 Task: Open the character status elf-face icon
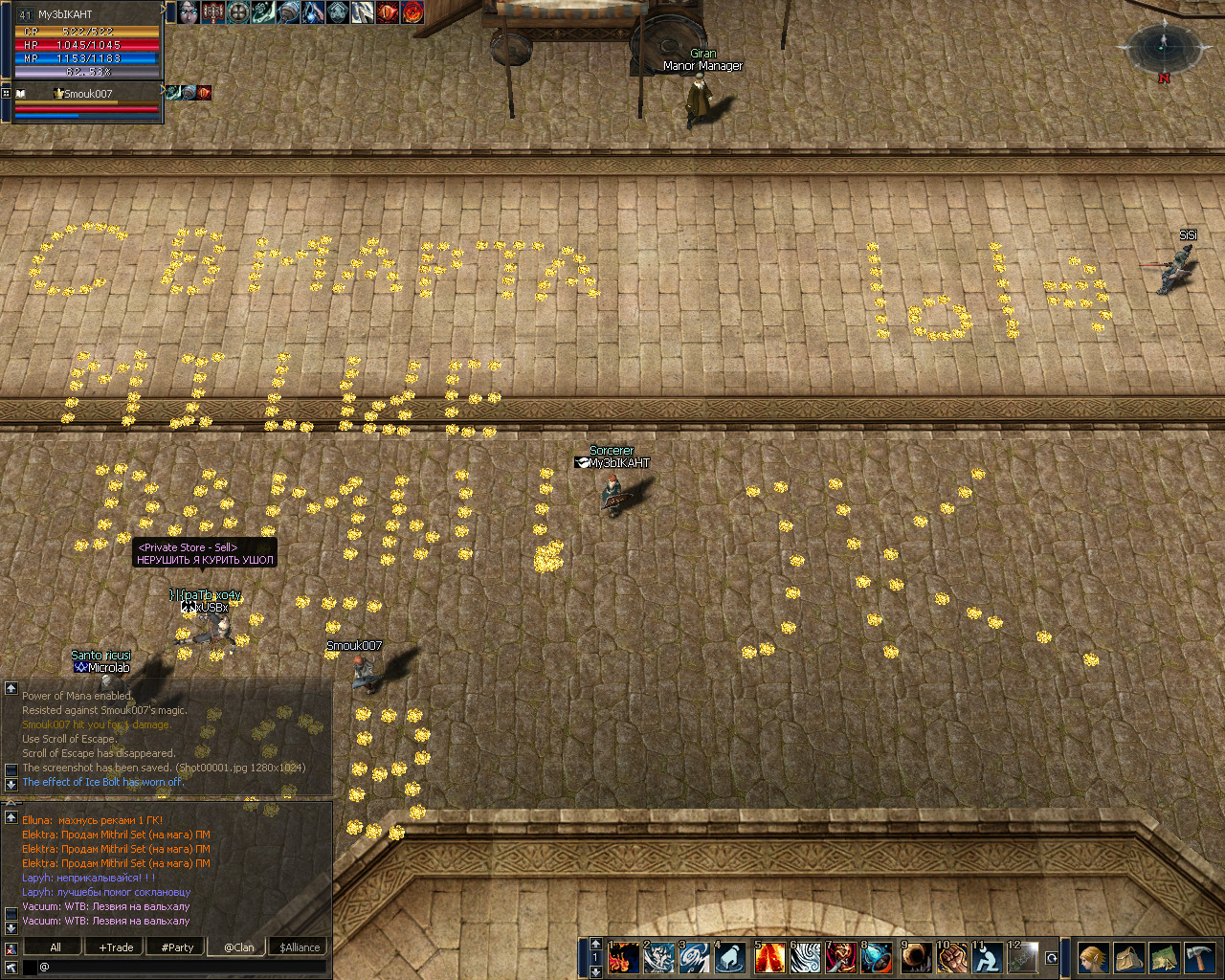click(x=1093, y=957)
